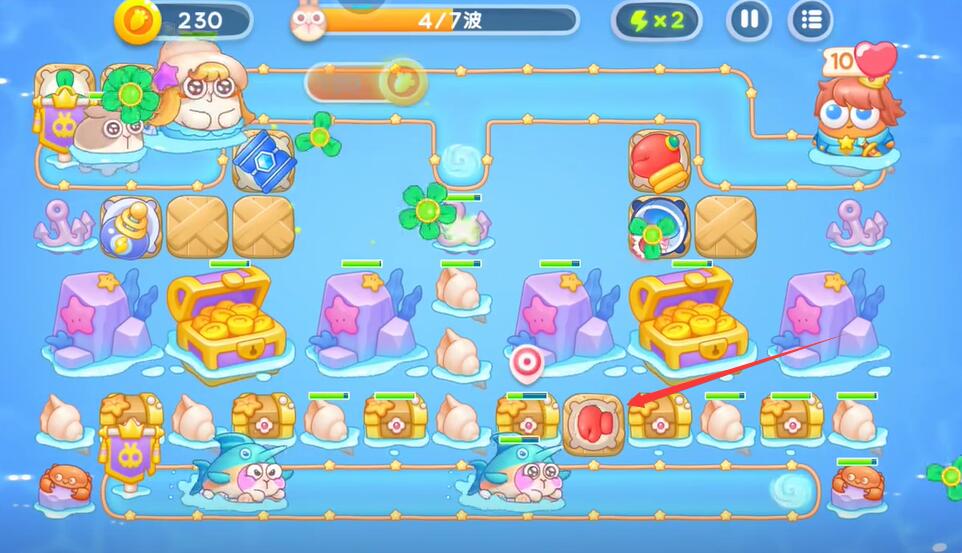This screenshot has height=553, width=962.
Task: Open the list menu button
Action: coord(810,20)
